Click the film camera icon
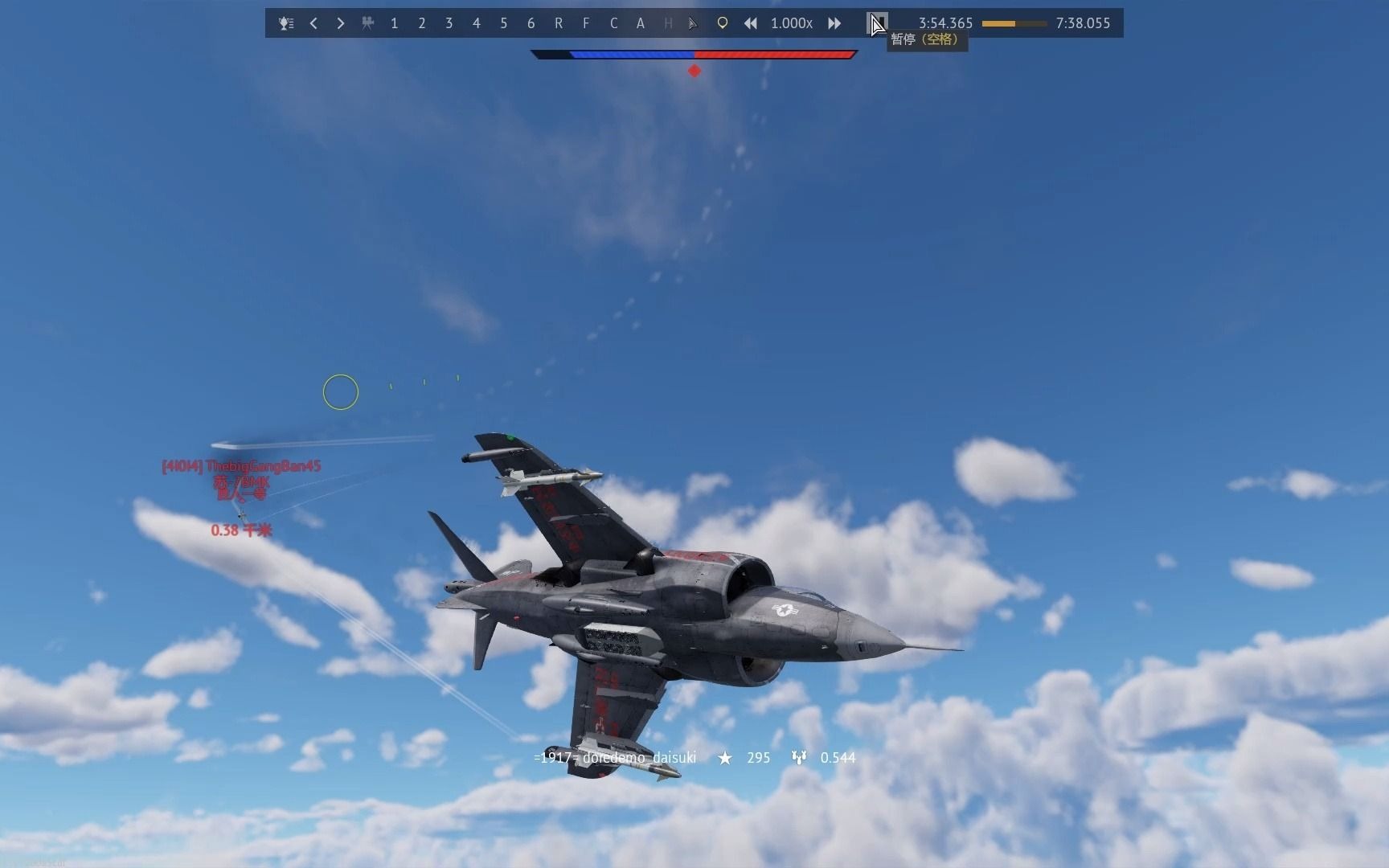 click(x=367, y=23)
